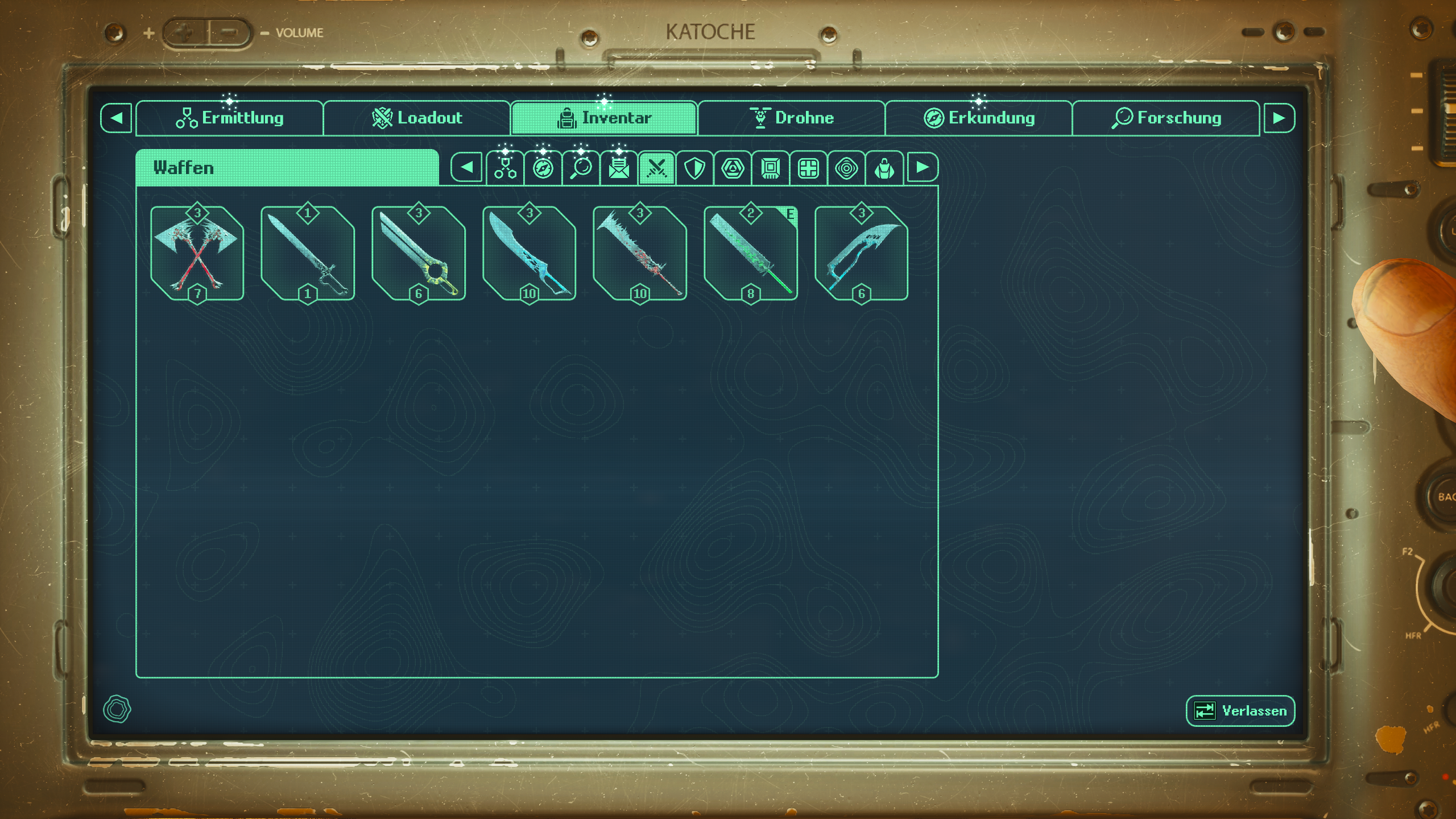Screen dimensions: 1456x819
Task: Select the envelope mail category filter
Action: [x=618, y=167]
